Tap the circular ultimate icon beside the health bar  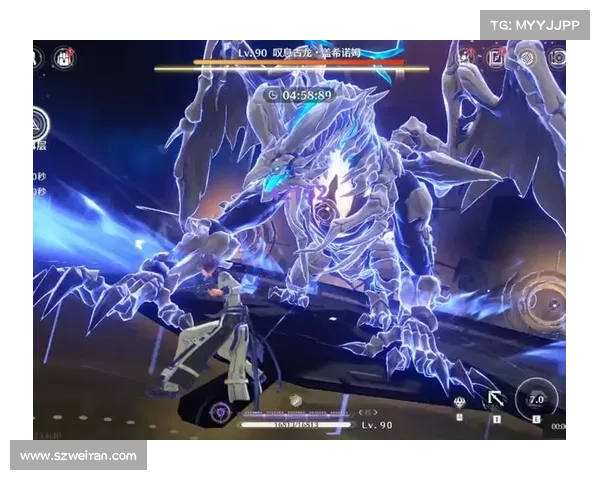point(220,412)
